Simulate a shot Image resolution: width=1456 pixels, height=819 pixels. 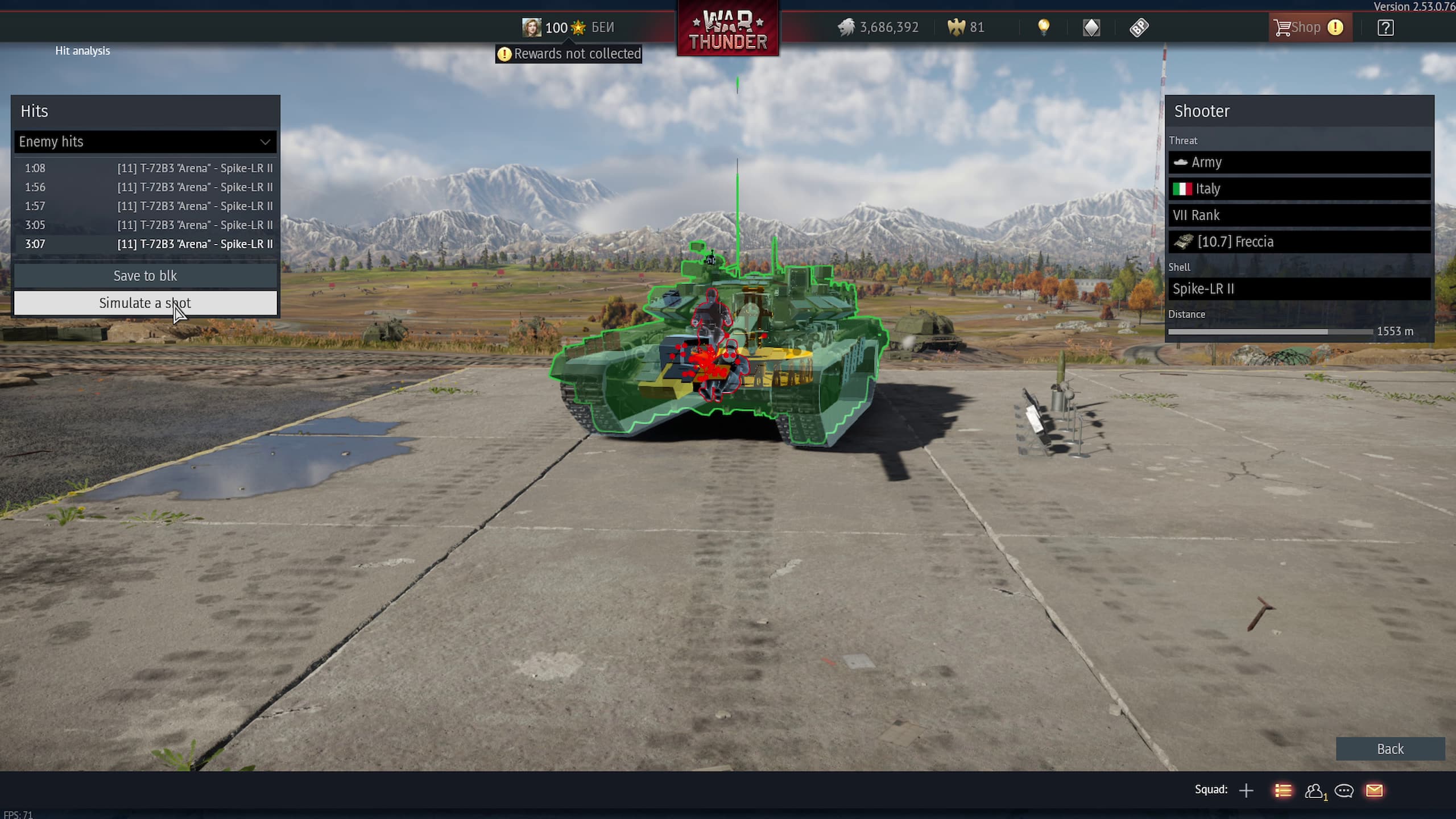coord(145,303)
